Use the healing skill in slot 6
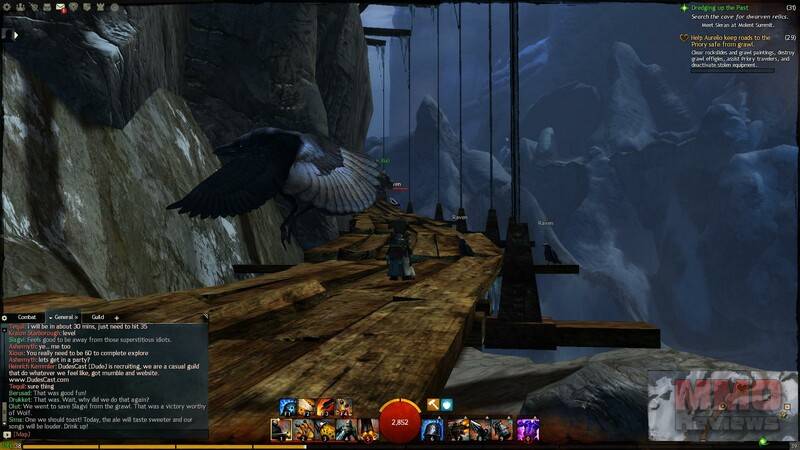The width and height of the screenshot is (800, 450). coord(432,429)
